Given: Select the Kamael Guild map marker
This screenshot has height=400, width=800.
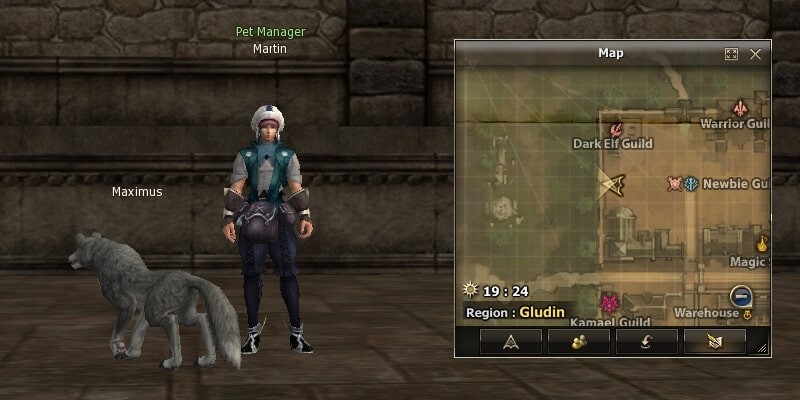Looking at the screenshot, I should tap(608, 302).
